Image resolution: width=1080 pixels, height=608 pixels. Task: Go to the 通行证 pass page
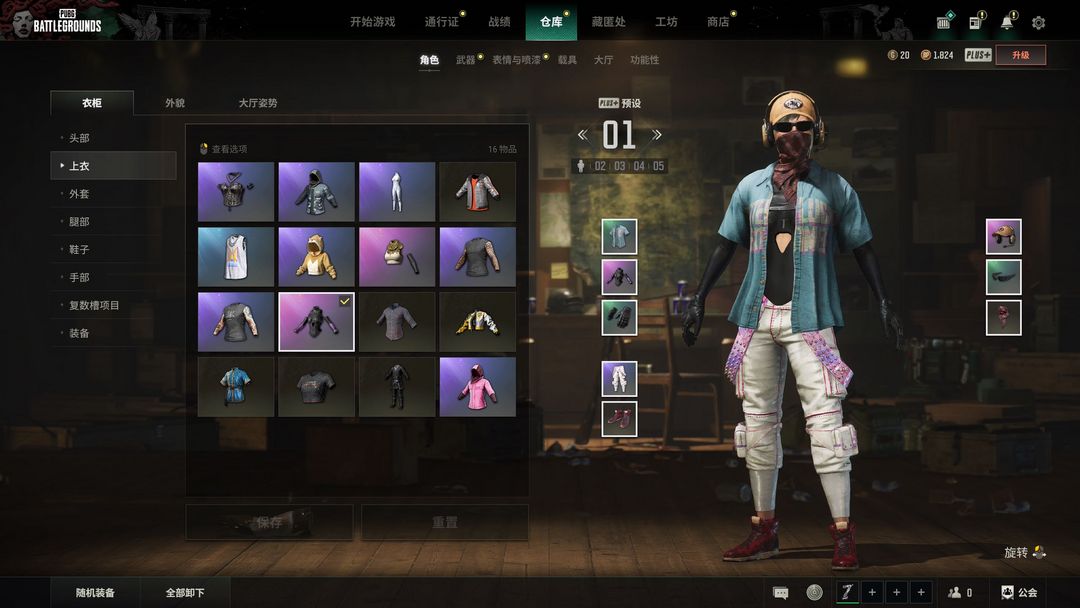(x=440, y=22)
